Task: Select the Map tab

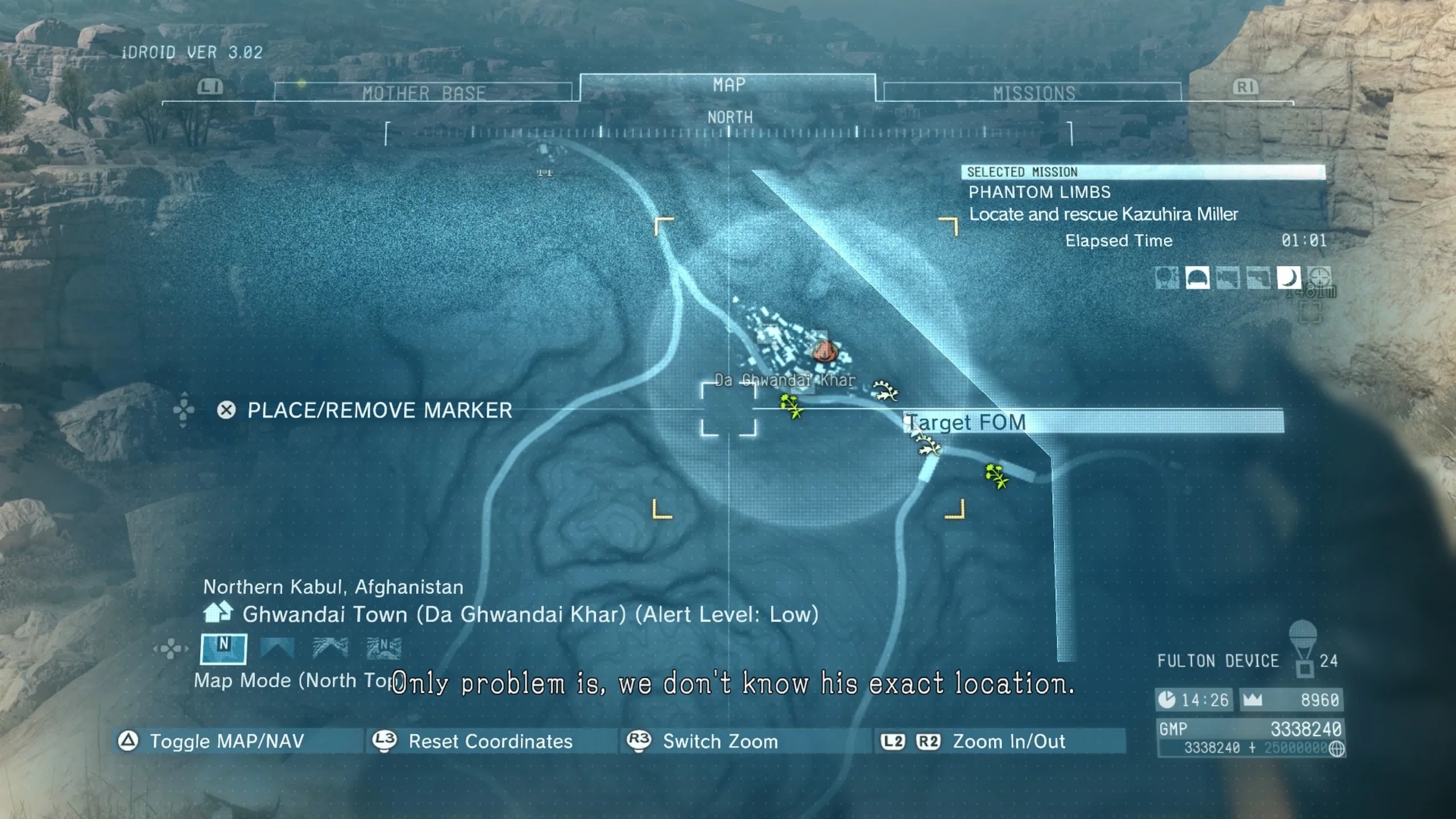Action: (729, 85)
